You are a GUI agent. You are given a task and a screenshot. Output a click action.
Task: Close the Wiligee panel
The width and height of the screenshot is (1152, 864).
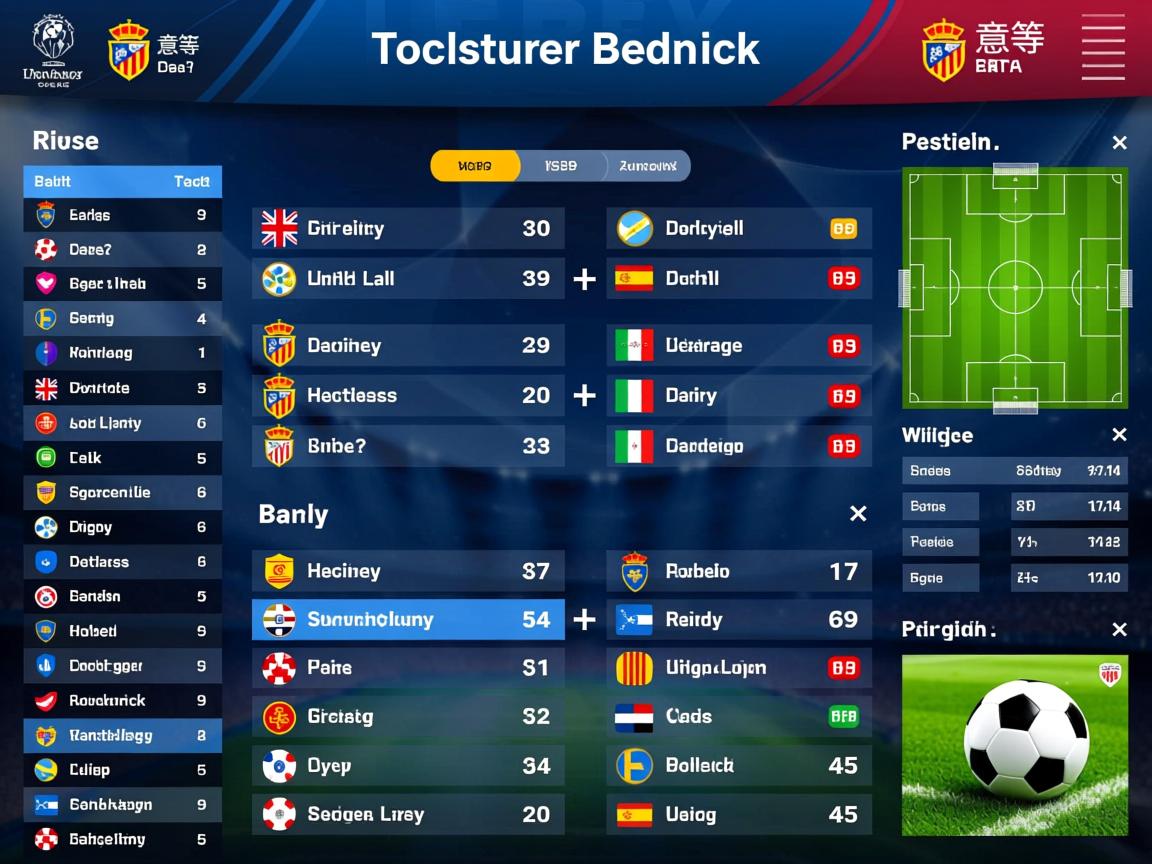[1119, 435]
